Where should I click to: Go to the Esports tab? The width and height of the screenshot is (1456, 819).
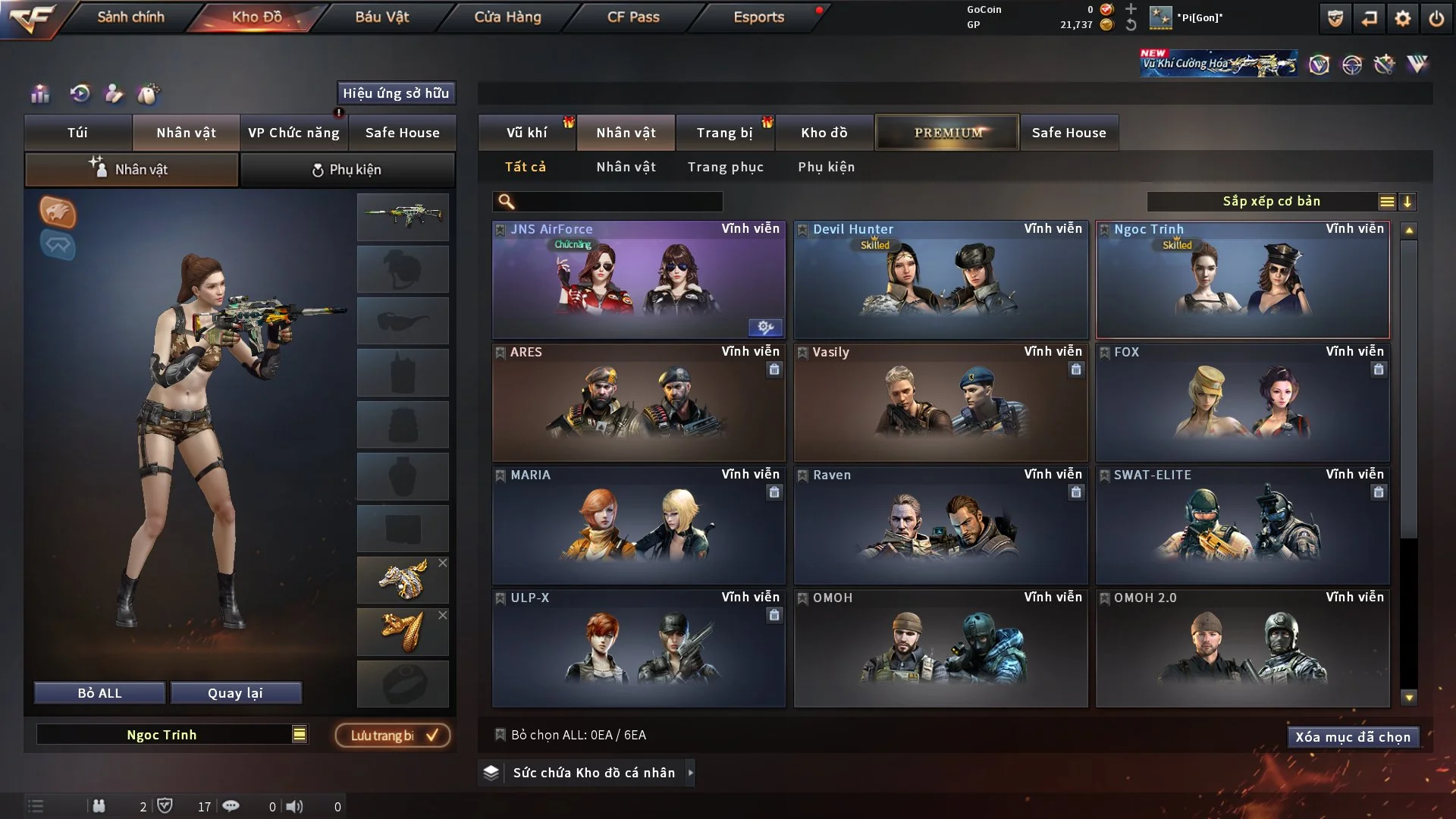(758, 17)
